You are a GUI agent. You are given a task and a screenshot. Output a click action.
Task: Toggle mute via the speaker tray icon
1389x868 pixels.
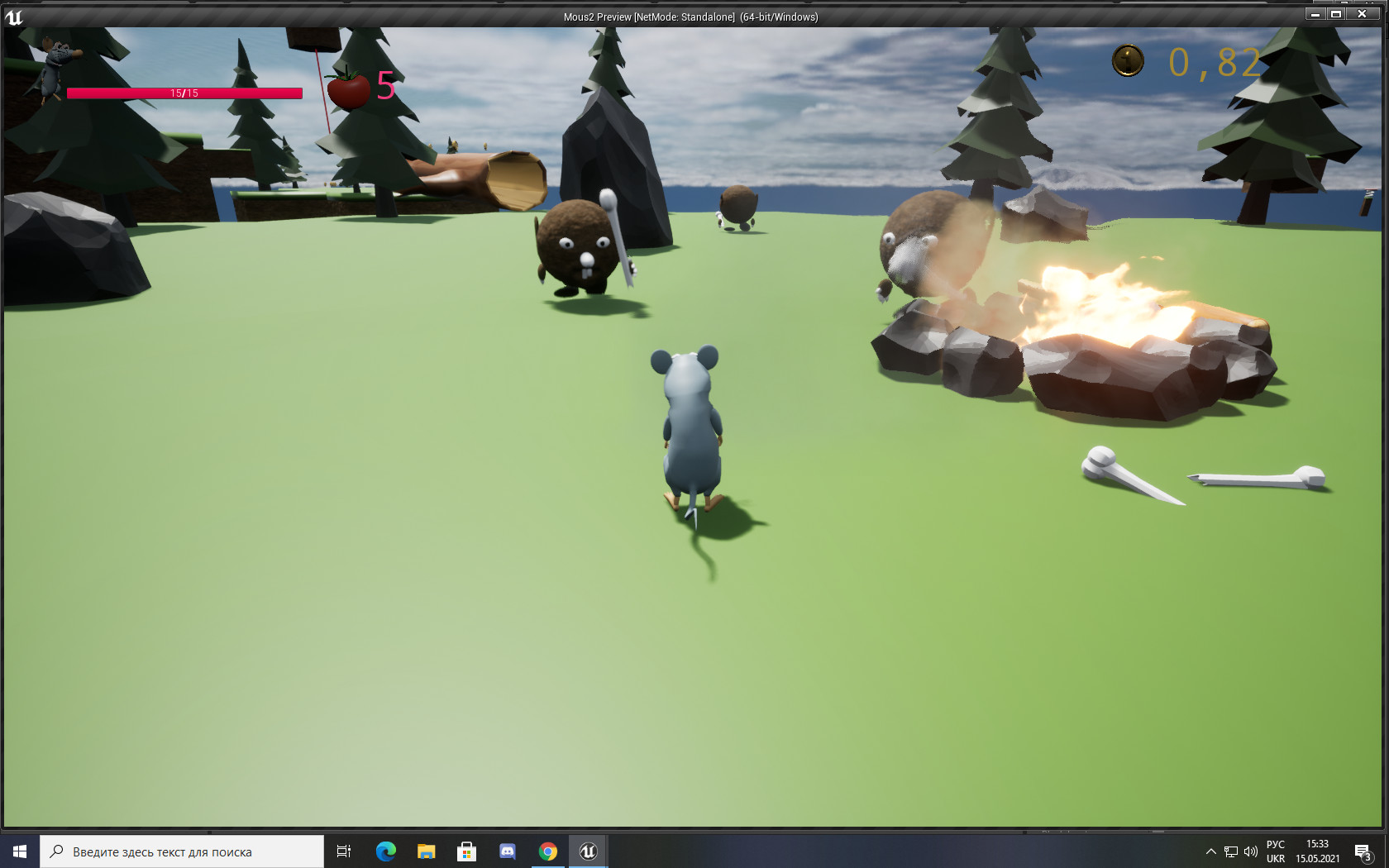[1249, 851]
